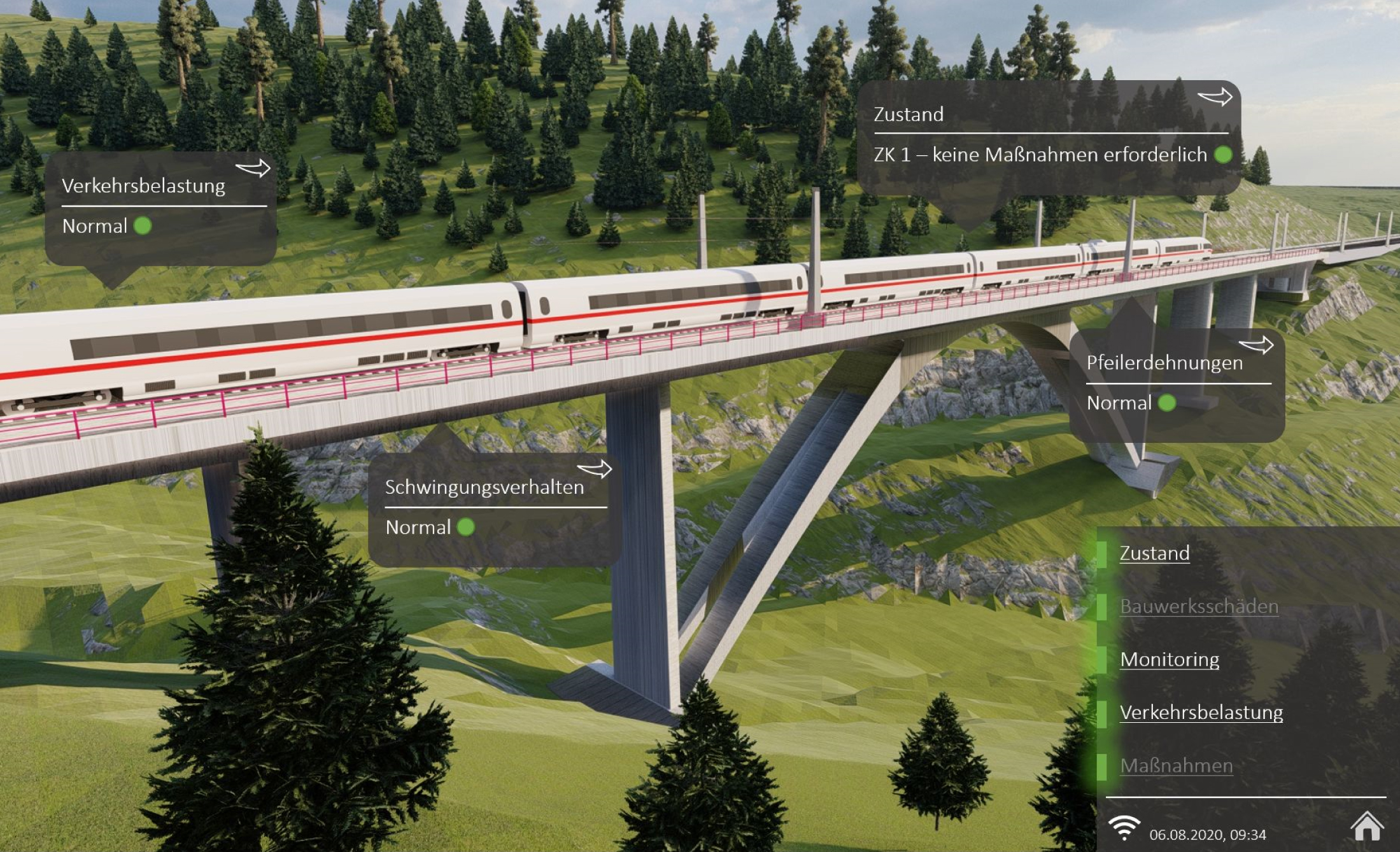Image resolution: width=1400 pixels, height=852 pixels.
Task: Click the Wi-Fi connection icon
Action: [1124, 827]
